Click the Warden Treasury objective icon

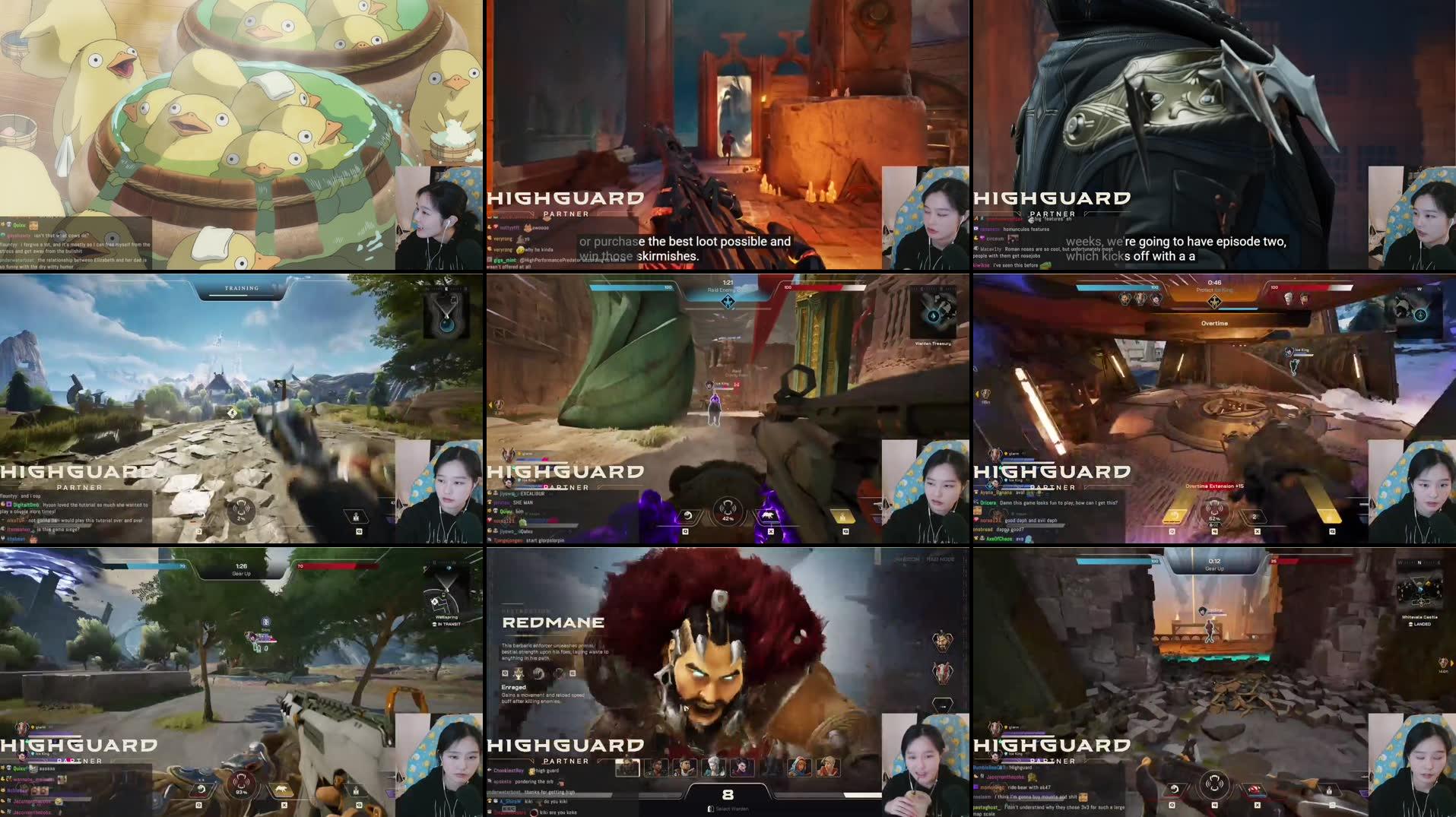[x=933, y=315]
